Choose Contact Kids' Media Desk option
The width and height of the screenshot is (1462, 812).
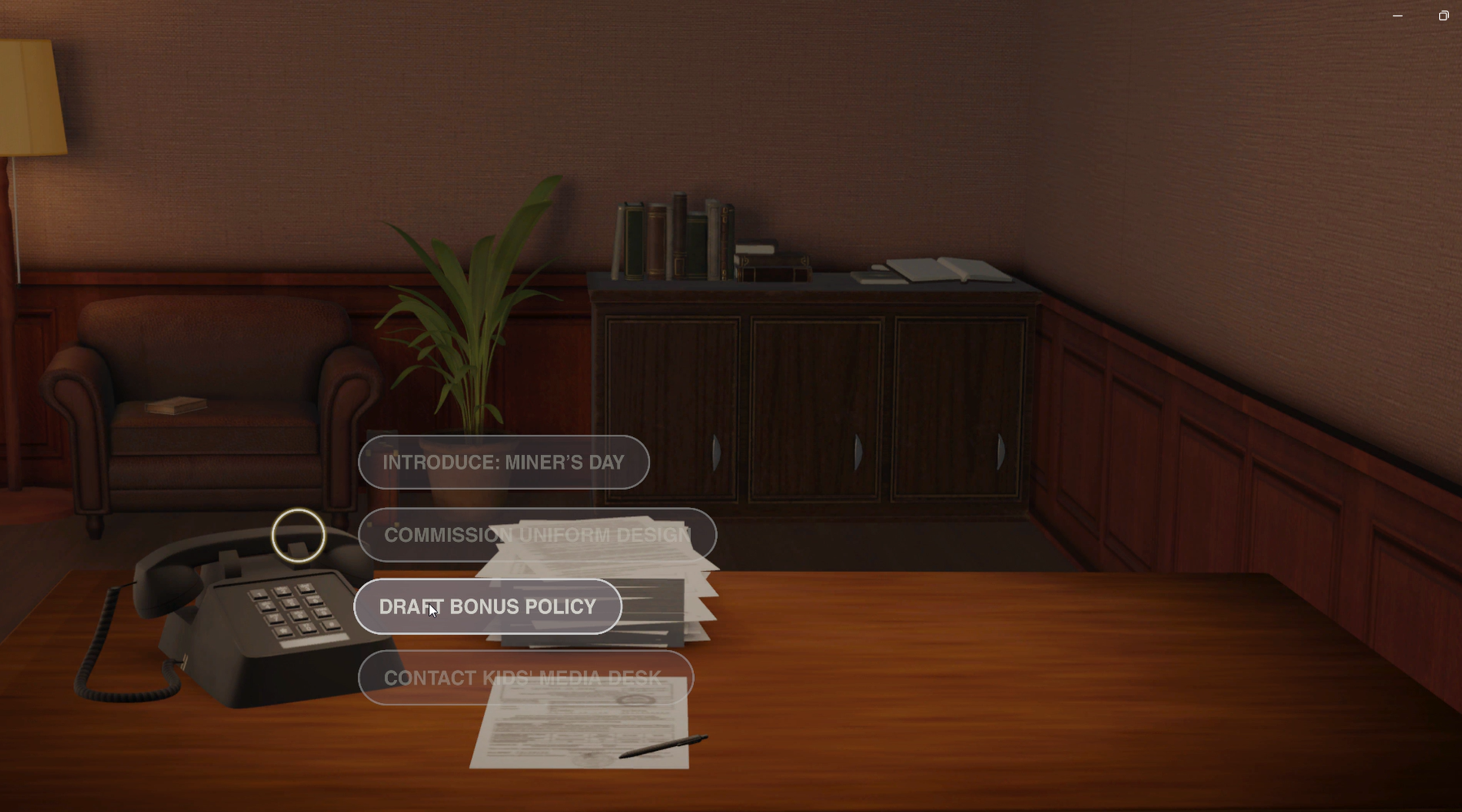[x=526, y=678]
